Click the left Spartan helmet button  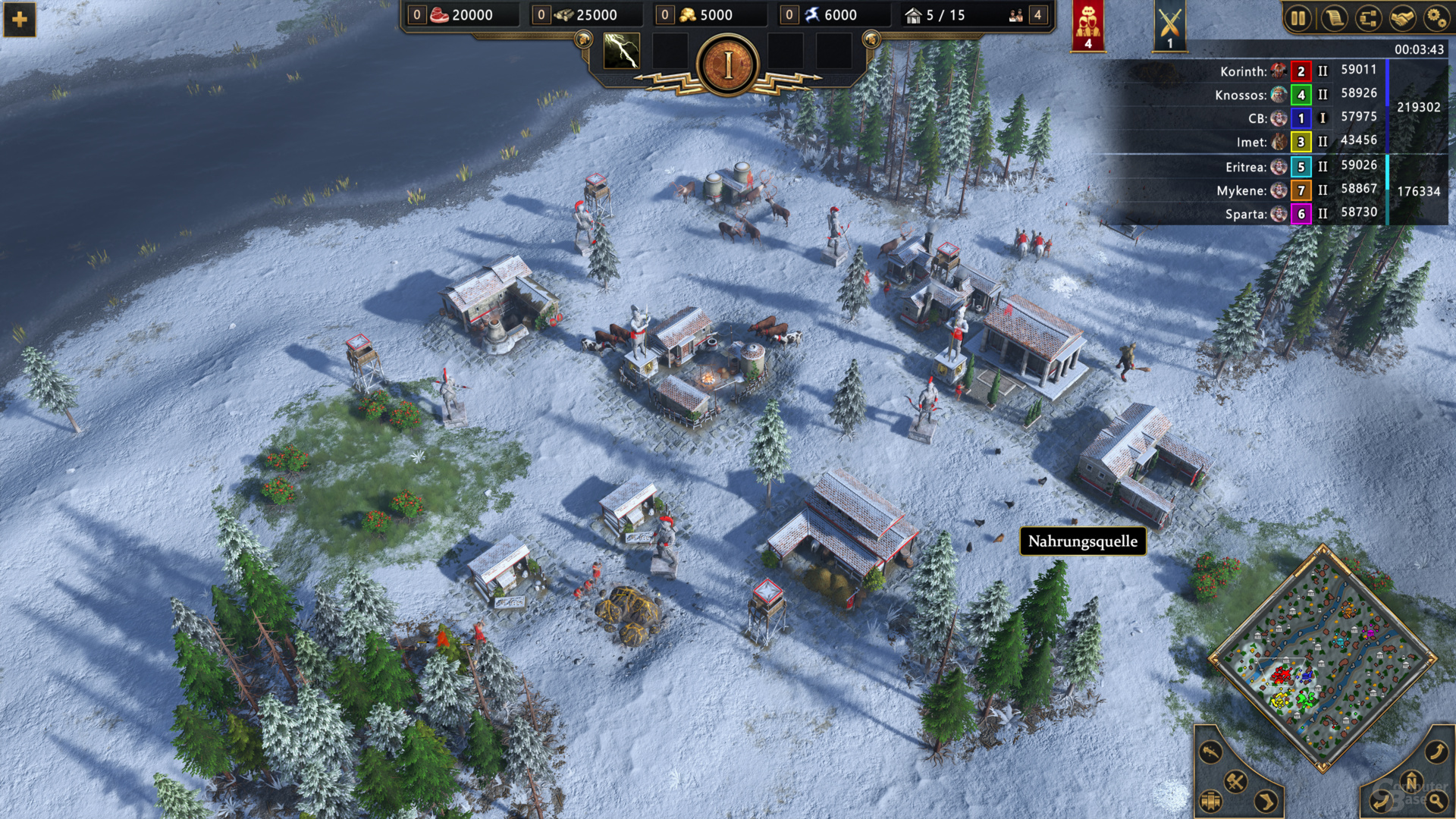583,39
